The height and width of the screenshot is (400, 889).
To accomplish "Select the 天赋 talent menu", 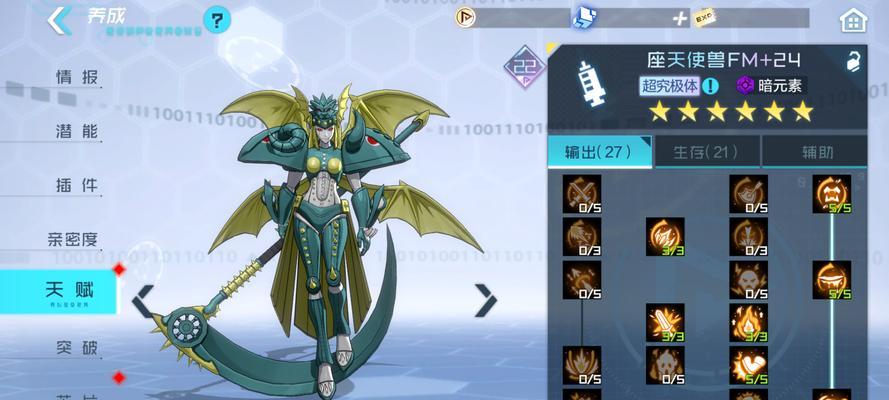I will pyautogui.click(x=68, y=291).
